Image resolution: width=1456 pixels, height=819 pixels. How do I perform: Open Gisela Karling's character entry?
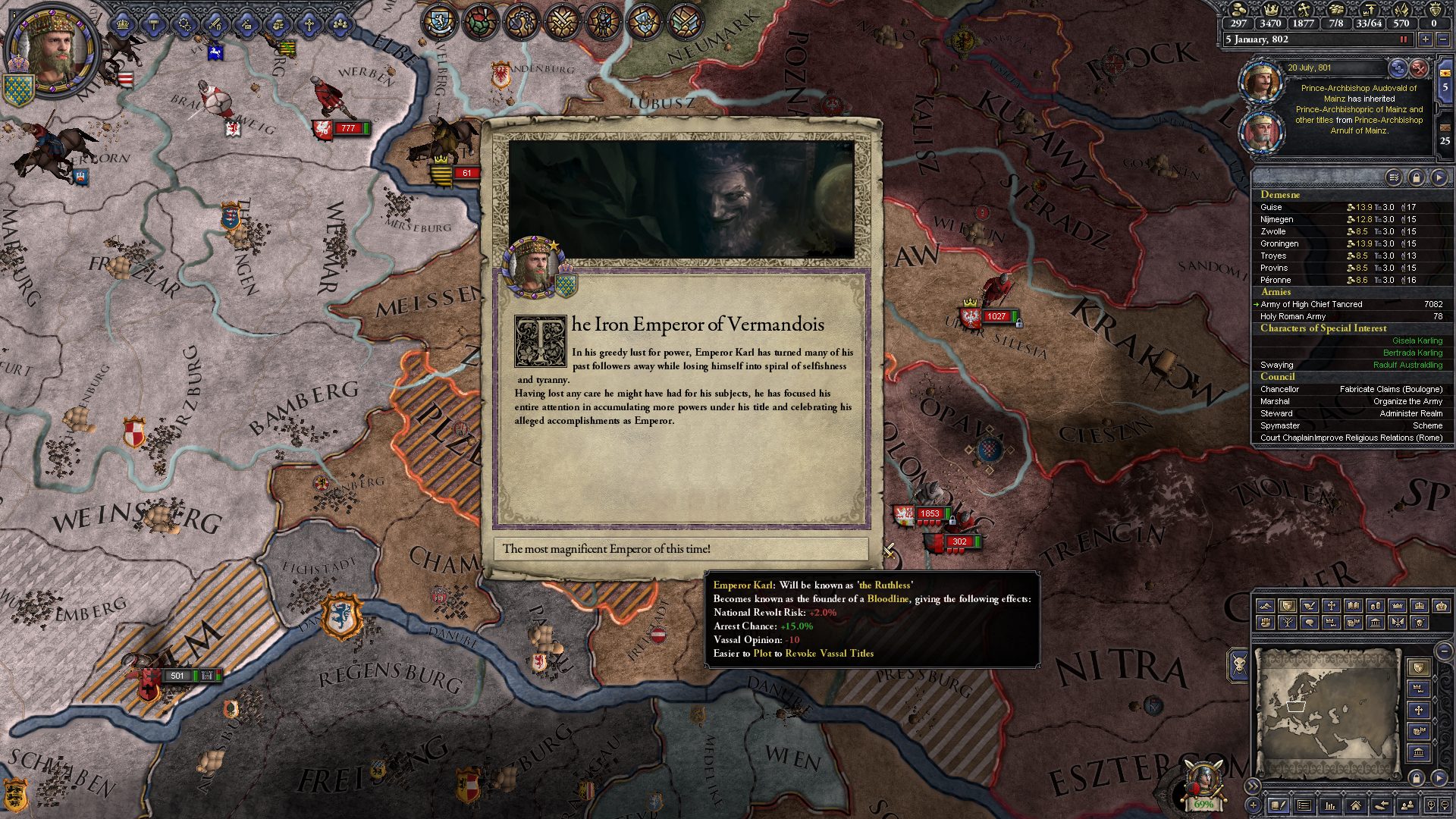(x=1417, y=340)
